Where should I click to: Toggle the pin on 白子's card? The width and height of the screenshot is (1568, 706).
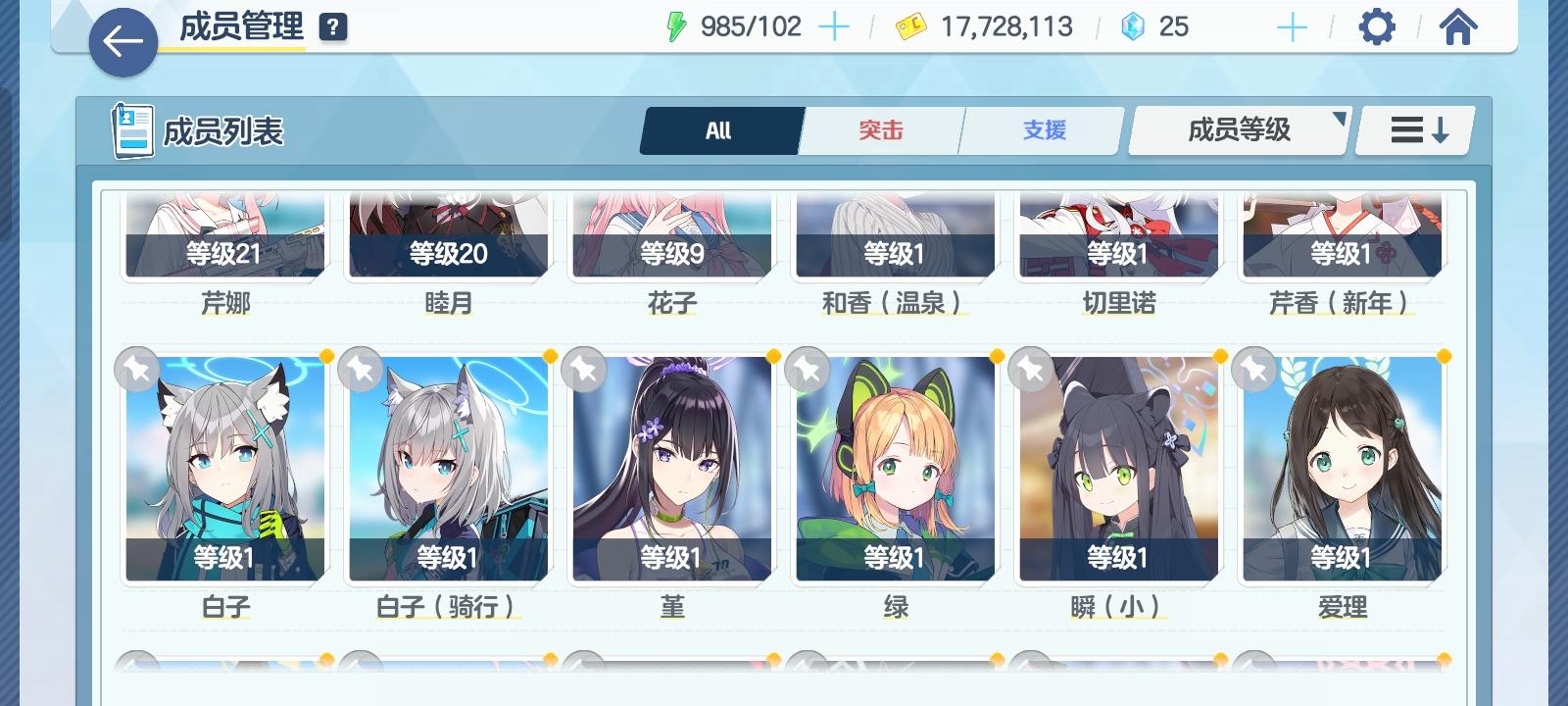(x=137, y=371)
